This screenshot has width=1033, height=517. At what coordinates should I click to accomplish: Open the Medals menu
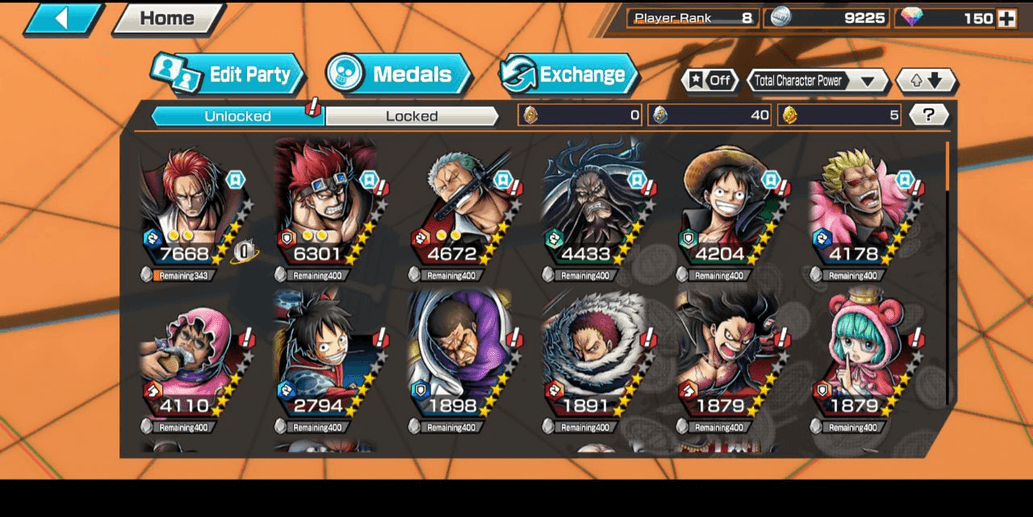tap(398, 74)
